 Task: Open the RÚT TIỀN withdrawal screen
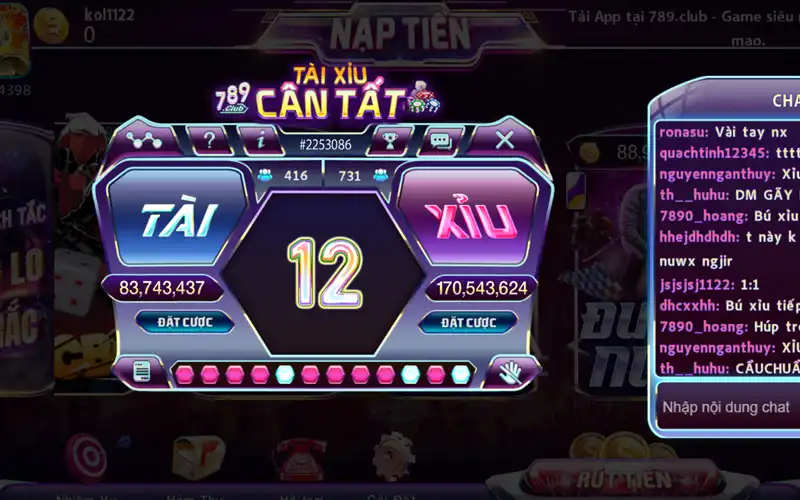click(x=601, y=480)
